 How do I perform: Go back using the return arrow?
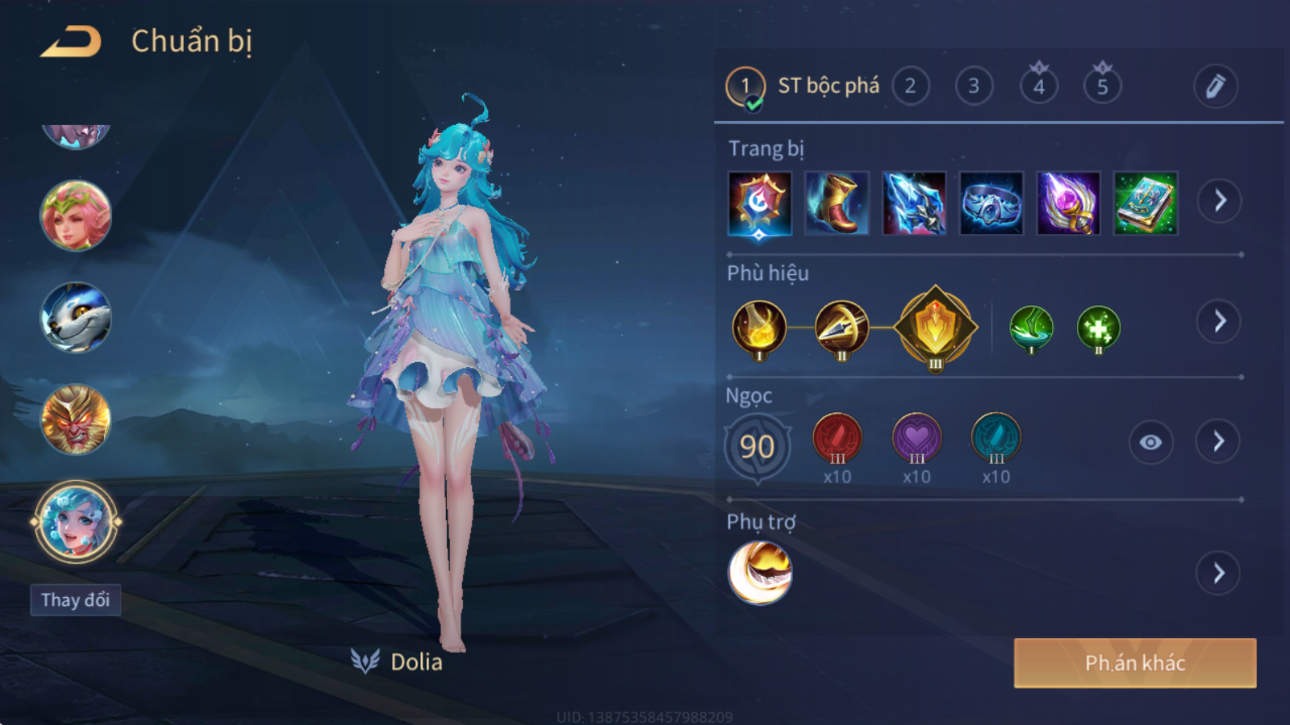(71, 42)
